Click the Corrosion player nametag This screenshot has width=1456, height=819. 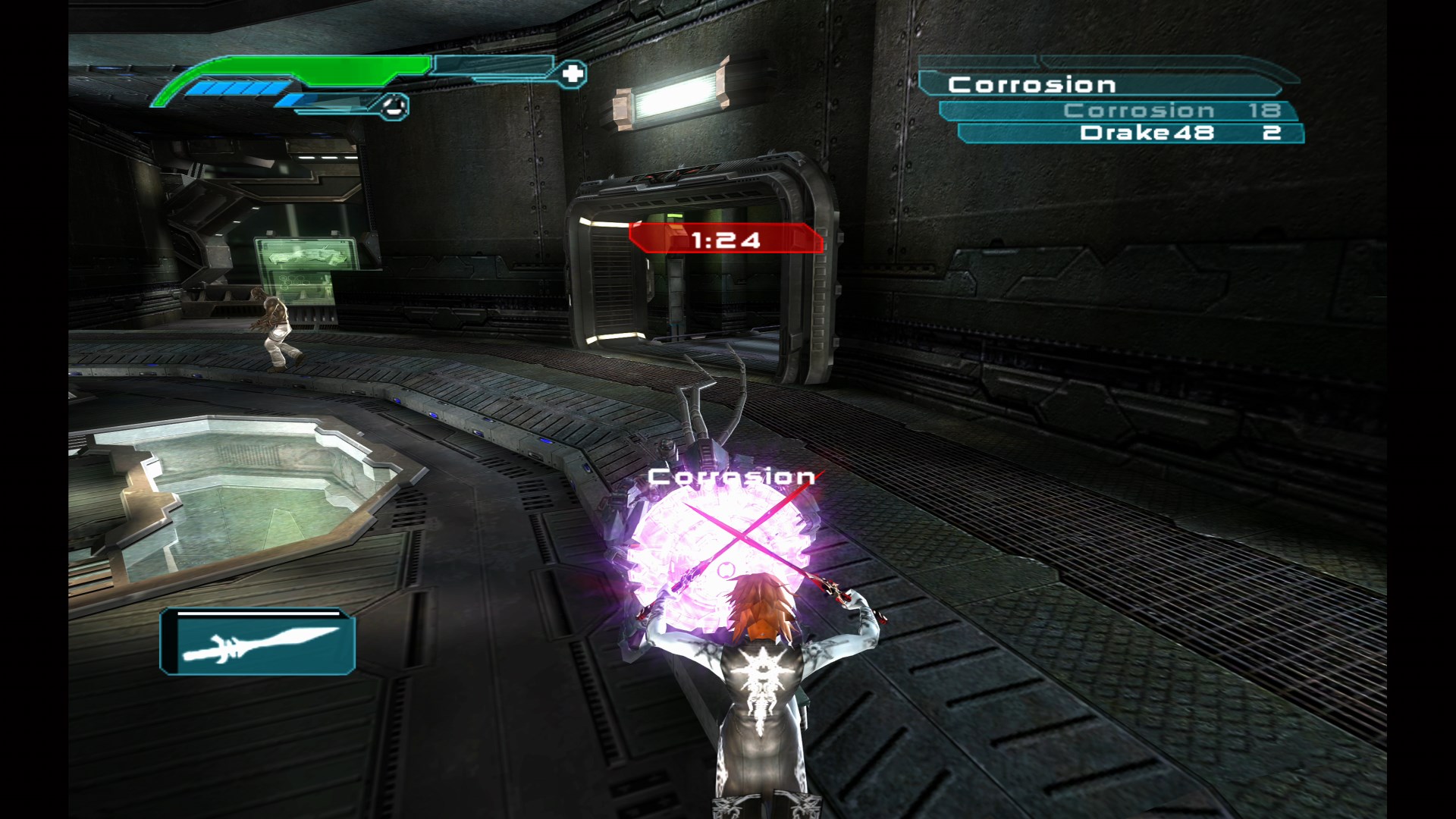[x=730, y=477]
